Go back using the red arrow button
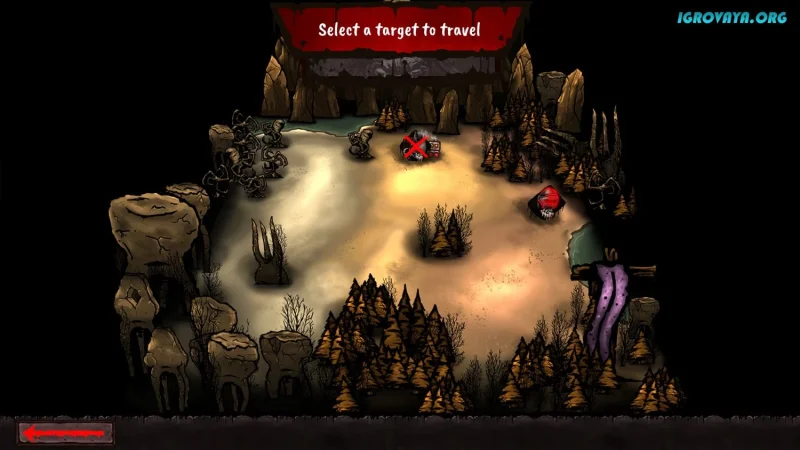Screen dimensions: 800x450 [x=66, y=433]
